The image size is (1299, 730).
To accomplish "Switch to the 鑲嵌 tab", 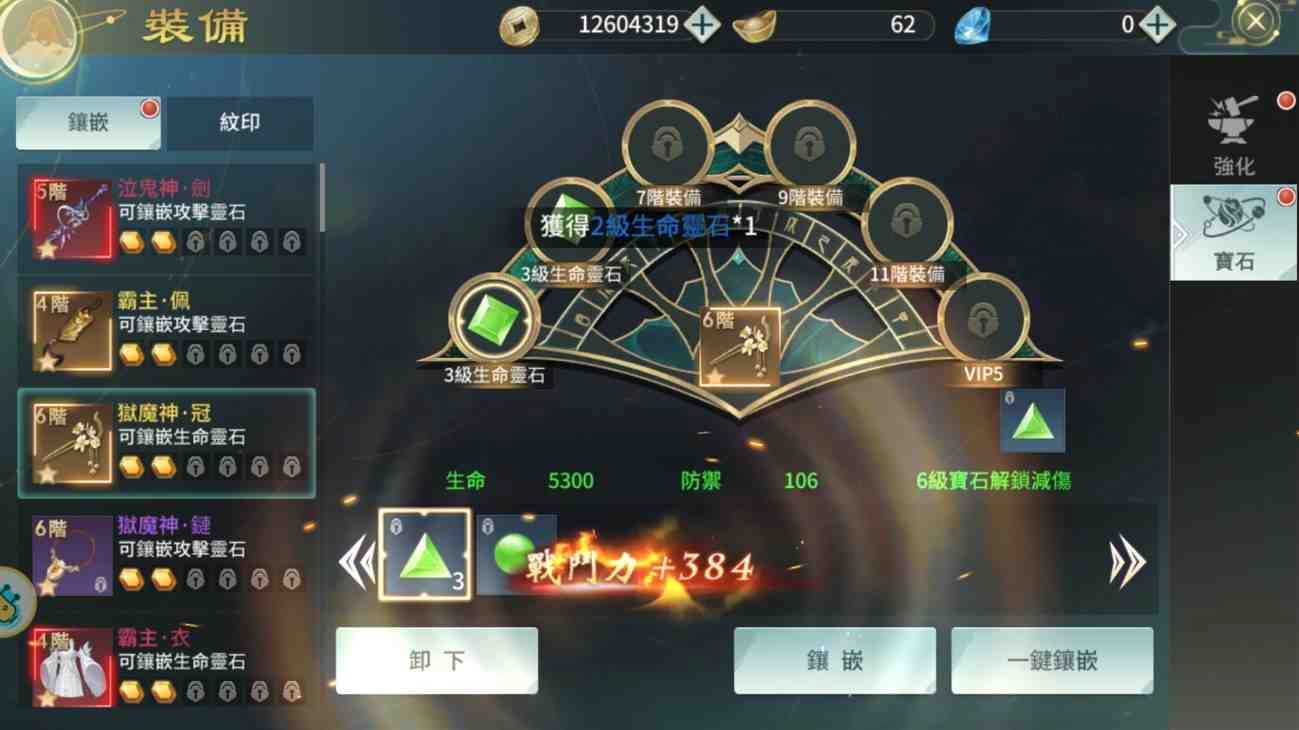I will tap(86, 123).
